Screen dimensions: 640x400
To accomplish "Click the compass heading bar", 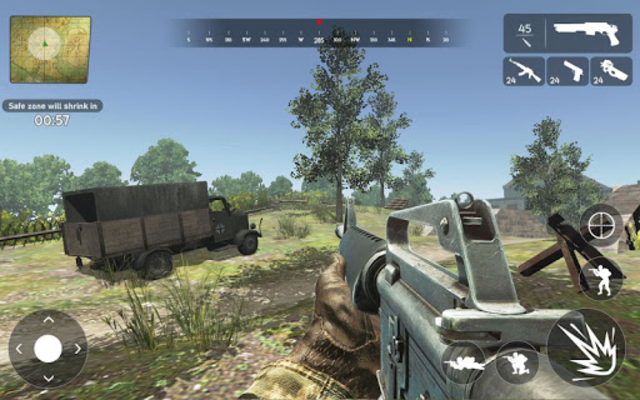I will point(320,33).
